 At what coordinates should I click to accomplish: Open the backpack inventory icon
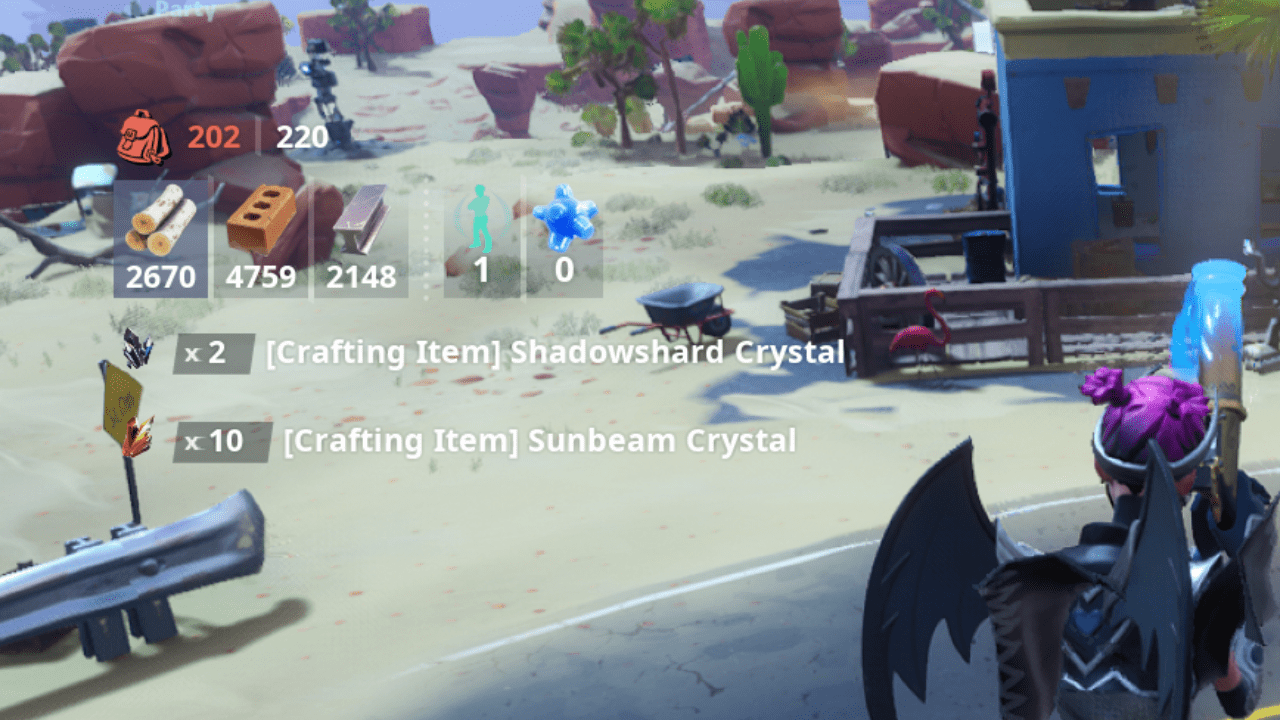(x=144, y=138)
